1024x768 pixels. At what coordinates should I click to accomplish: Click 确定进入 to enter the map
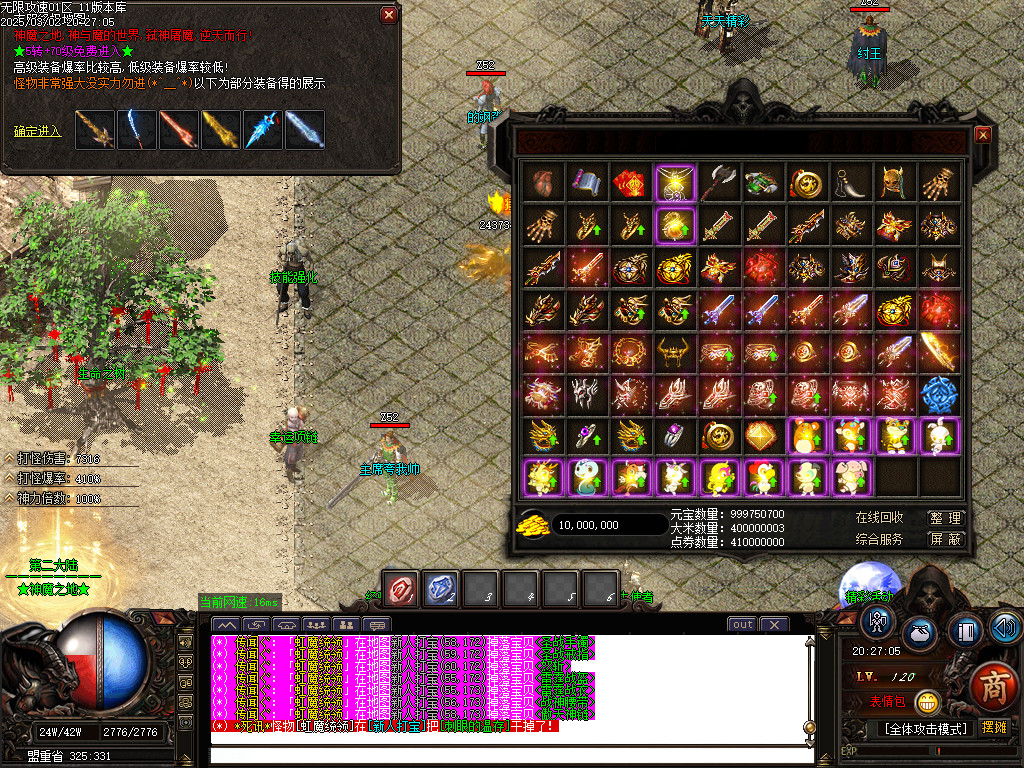(x=38, y=131)
